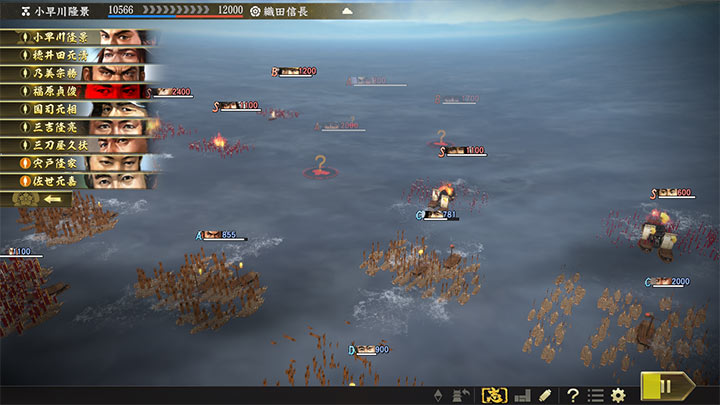The image size is (720, 405).
Task: Click the pencil-shaped toolbar icon
Action: pyautogui.click(x=545, y=395)
